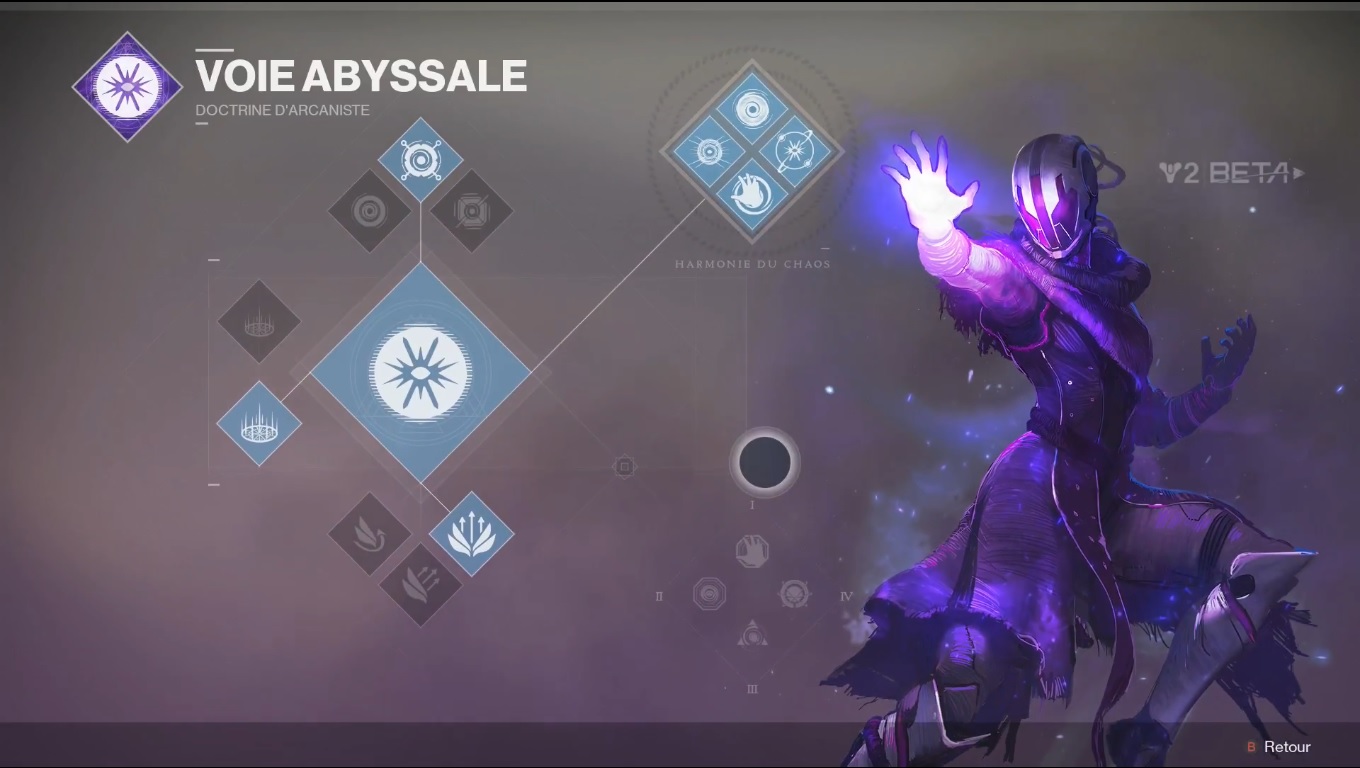Click the Voidwalker subclass emblem

pos(127,85)
